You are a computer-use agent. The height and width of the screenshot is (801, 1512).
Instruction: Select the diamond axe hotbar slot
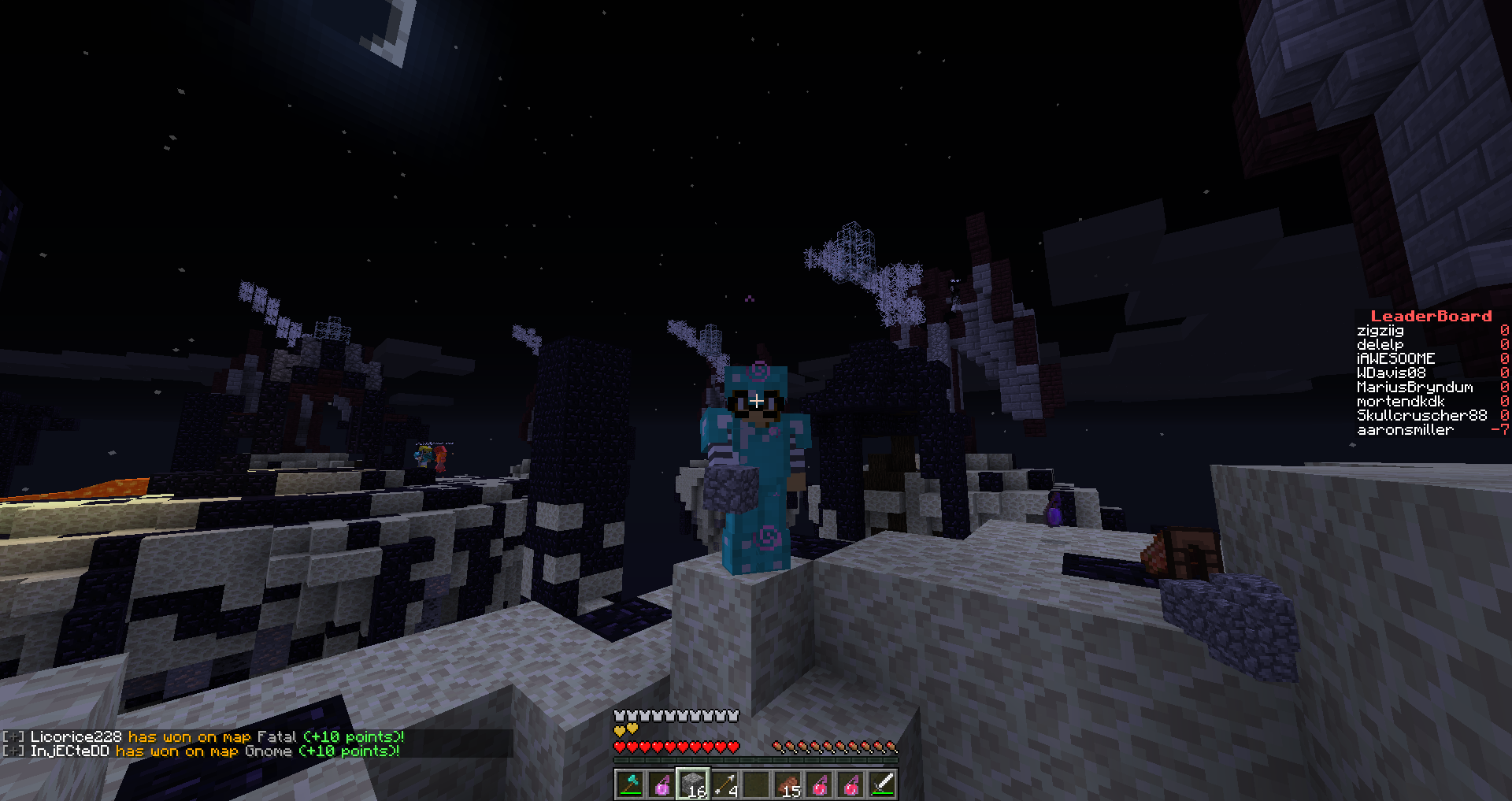pos(630,784)
